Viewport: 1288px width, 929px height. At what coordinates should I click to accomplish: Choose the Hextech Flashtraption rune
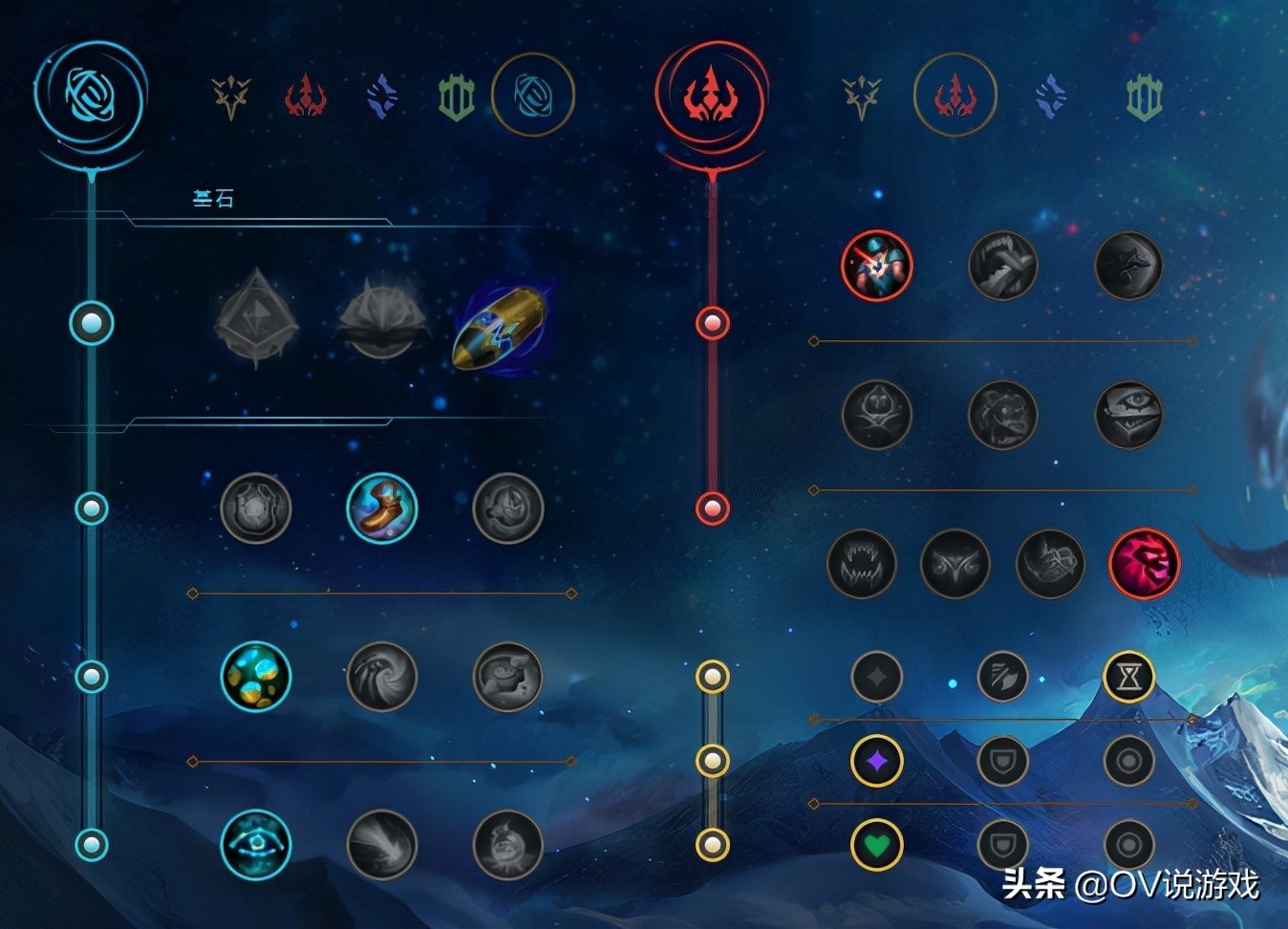[x=255, y=508]
